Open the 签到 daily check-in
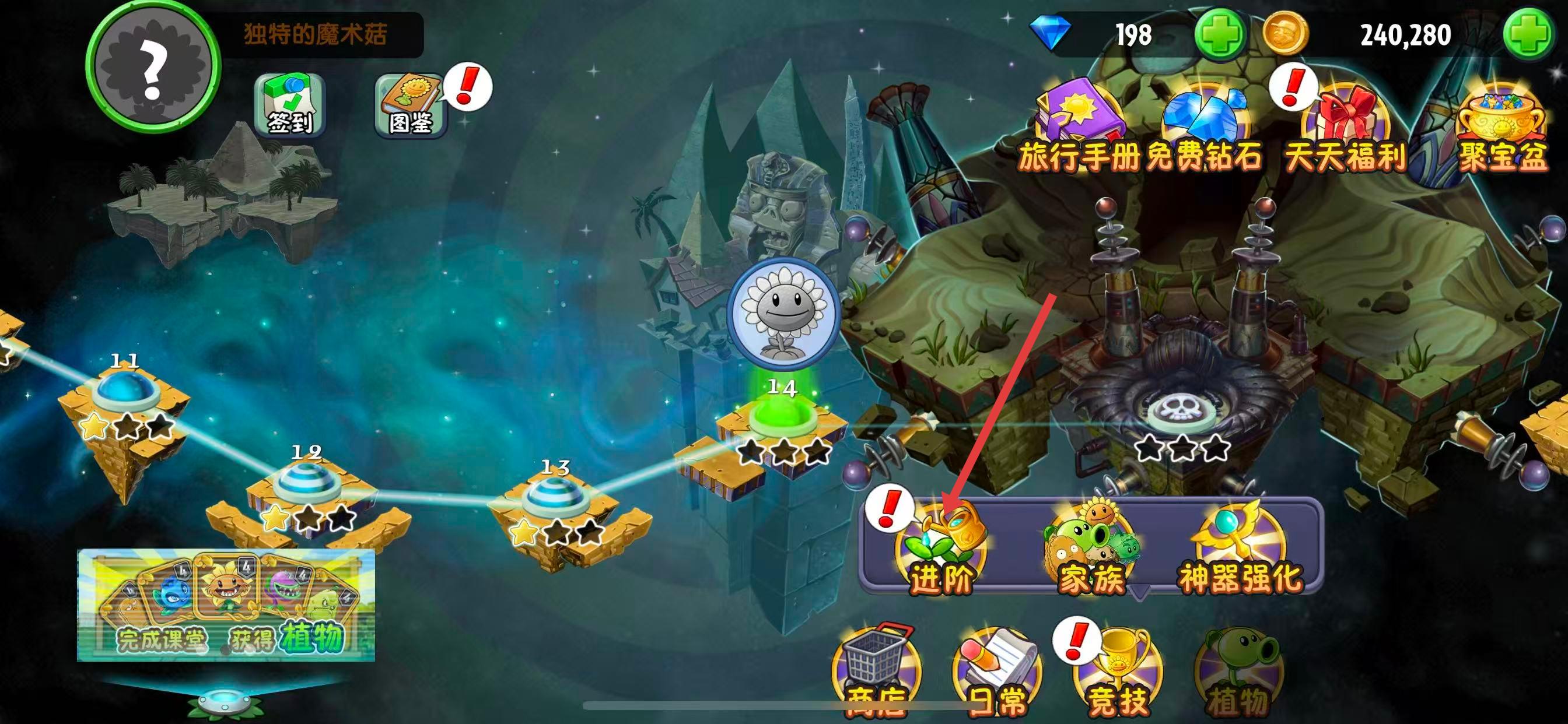The image size is (1568, 724). click(x=290, y=106)
